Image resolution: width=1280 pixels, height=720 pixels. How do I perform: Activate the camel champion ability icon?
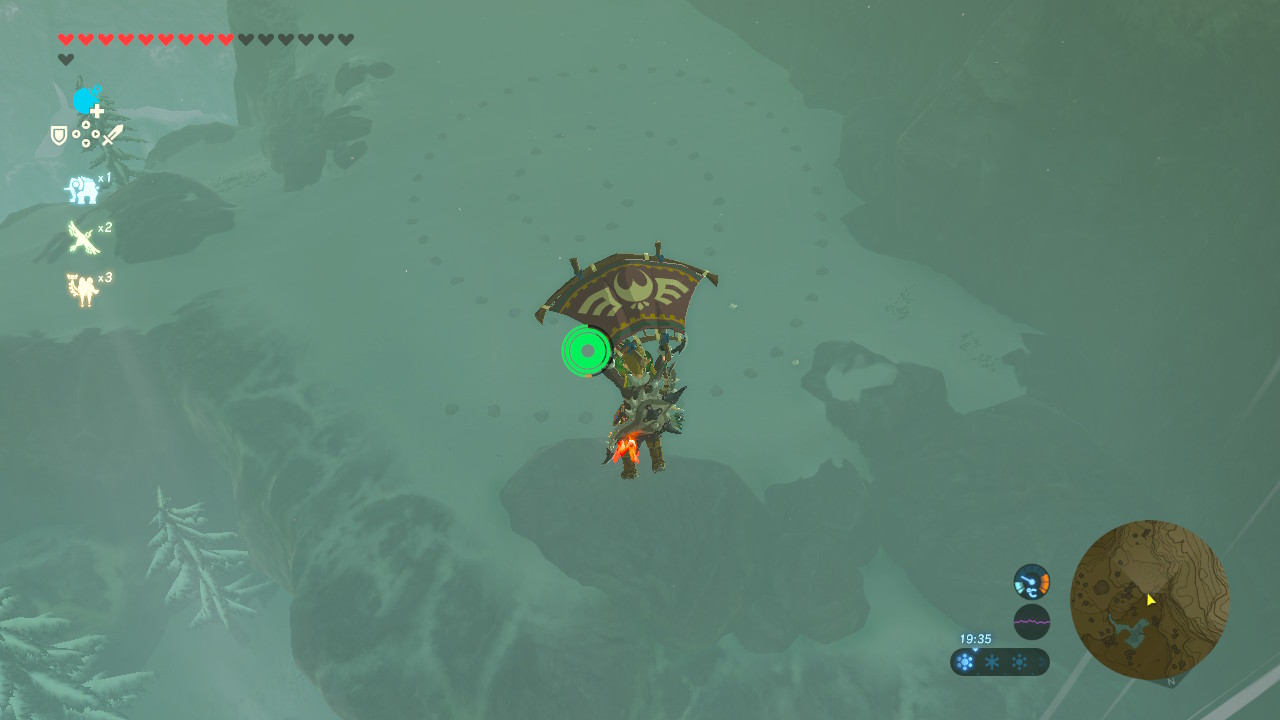pos(82,289)
